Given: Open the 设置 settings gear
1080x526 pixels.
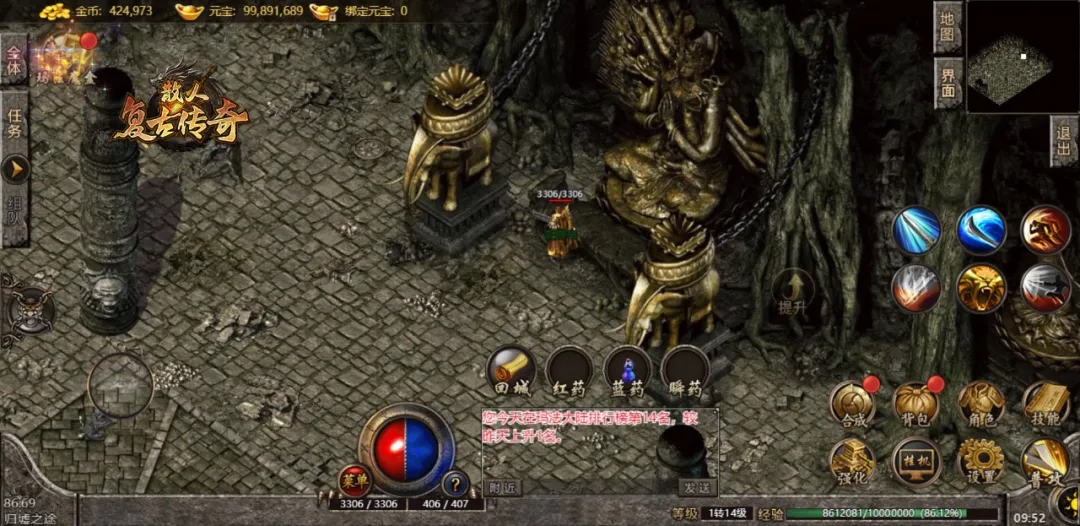Looking at the screenshot, I should 980,460.
